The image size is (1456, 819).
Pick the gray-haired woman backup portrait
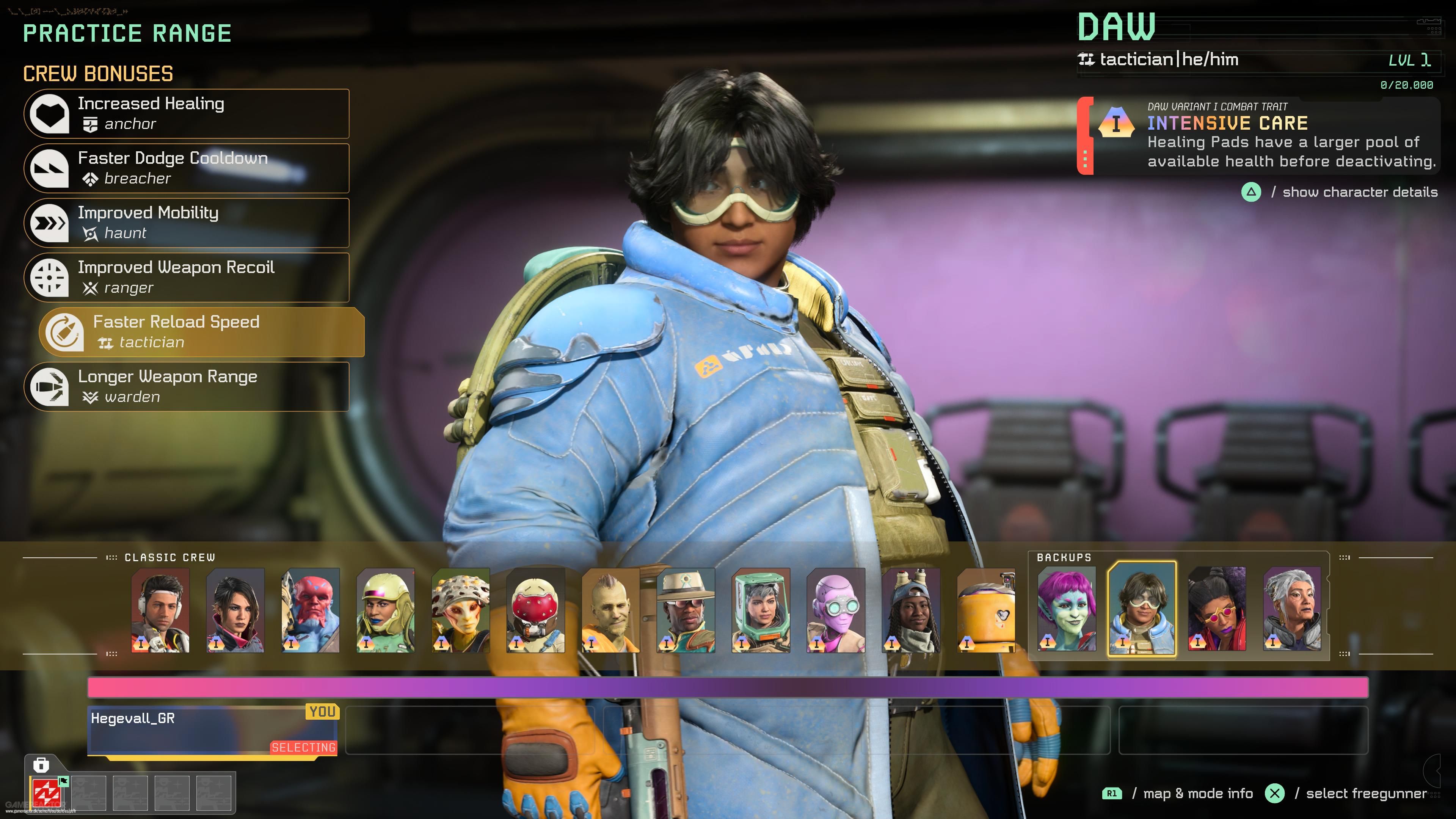coord(1292,609)
